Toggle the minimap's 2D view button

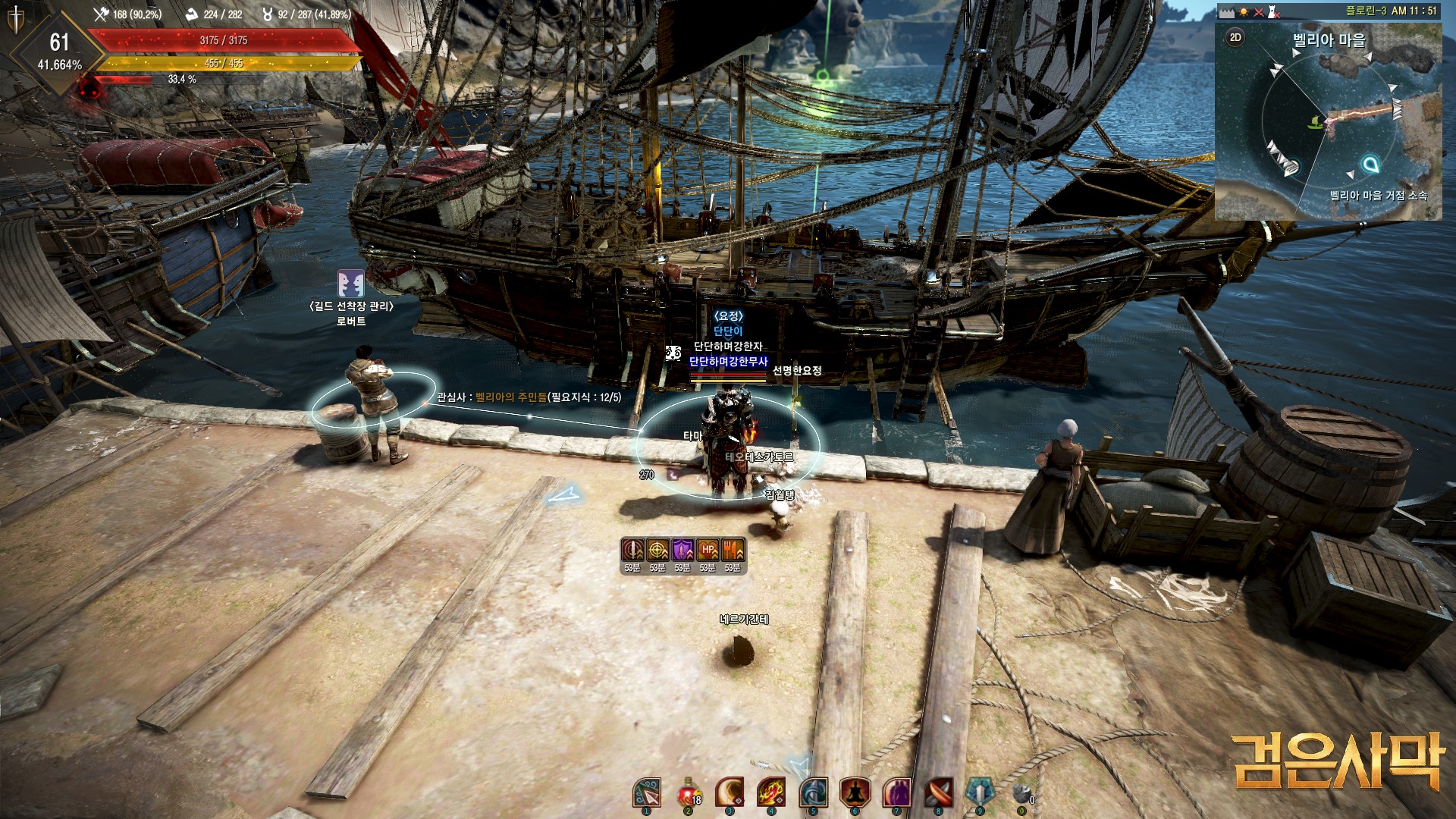[1235, 37]
